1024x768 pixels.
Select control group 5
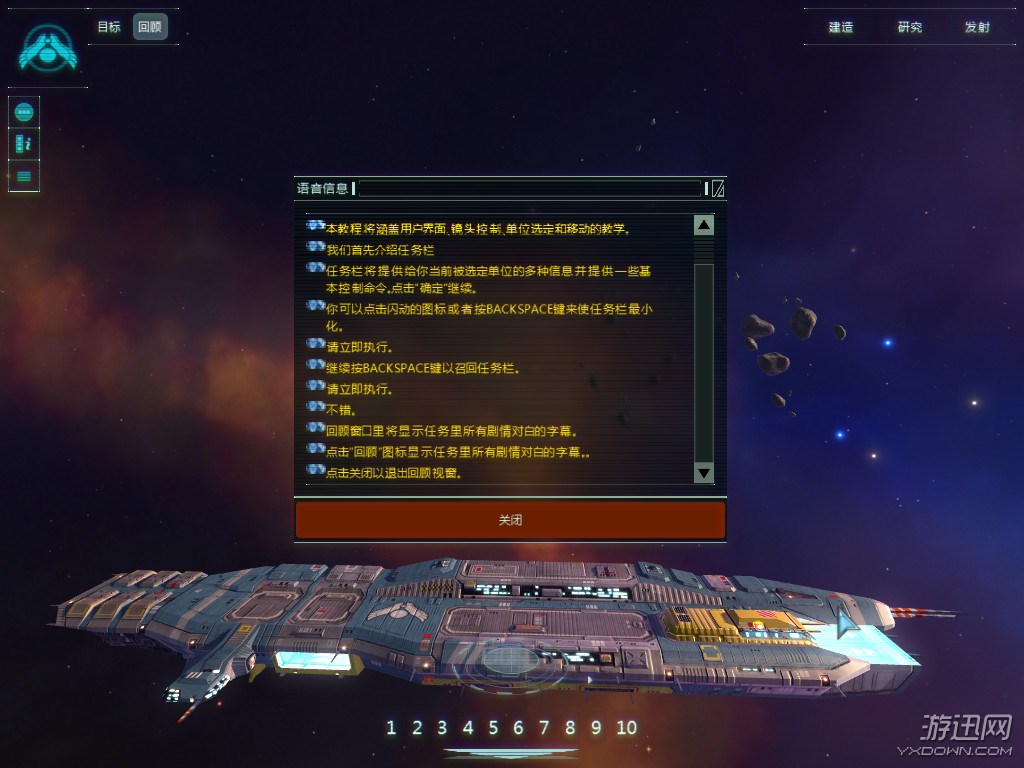493,728
